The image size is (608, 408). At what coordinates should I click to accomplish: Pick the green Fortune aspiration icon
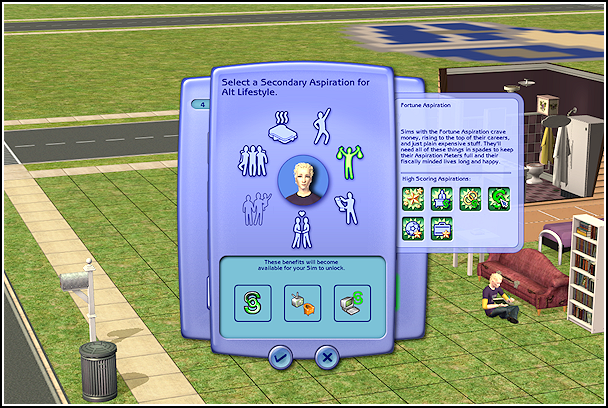tap(349, 161)
